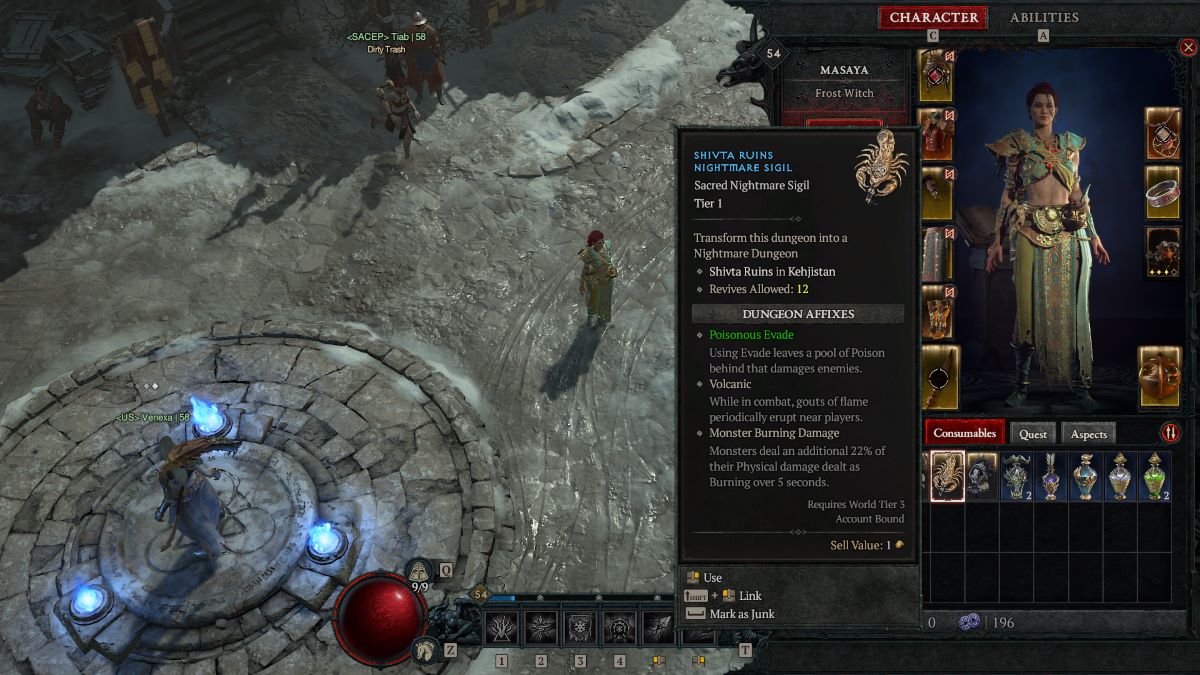Show the Aspects inventory tab
The width and height of the screenshot is (1200, 675).
click(x=1088, y=434)
